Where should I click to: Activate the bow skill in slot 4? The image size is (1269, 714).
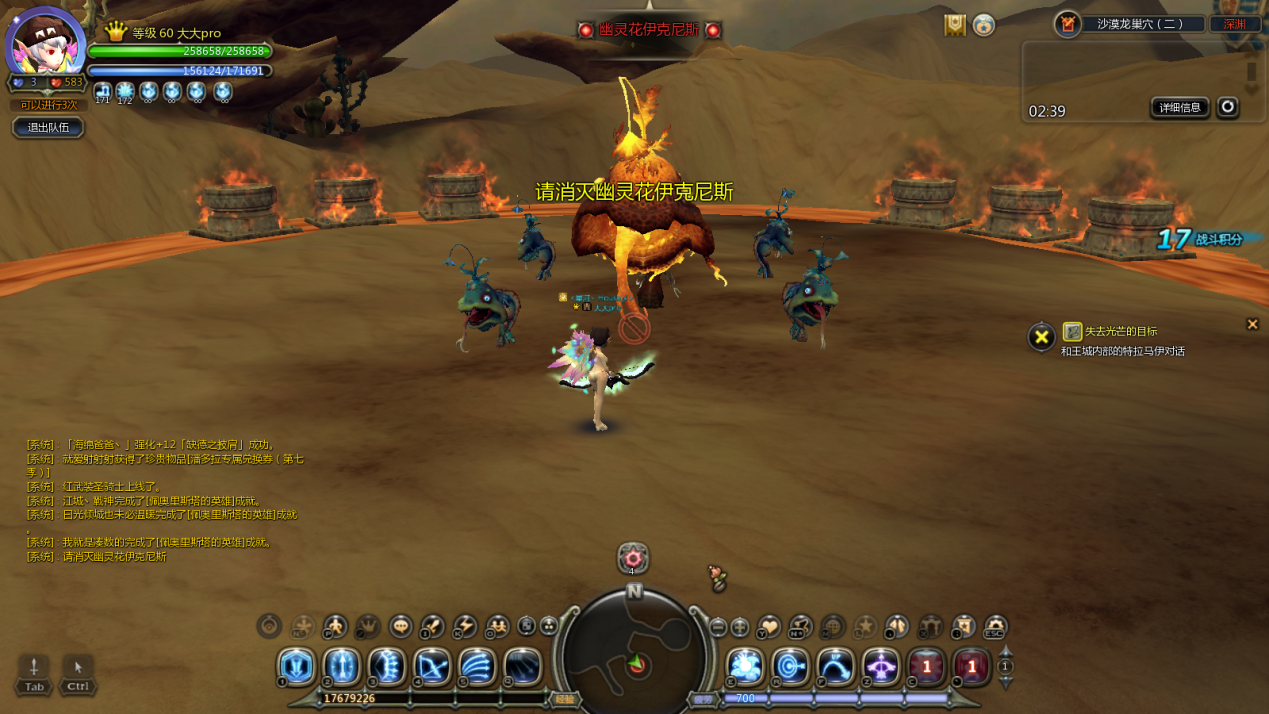(x=432, y=667)
